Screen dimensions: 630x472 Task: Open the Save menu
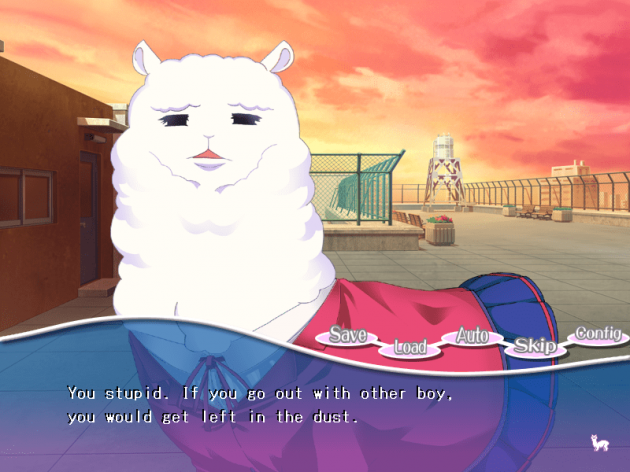[x=347, y=336]
